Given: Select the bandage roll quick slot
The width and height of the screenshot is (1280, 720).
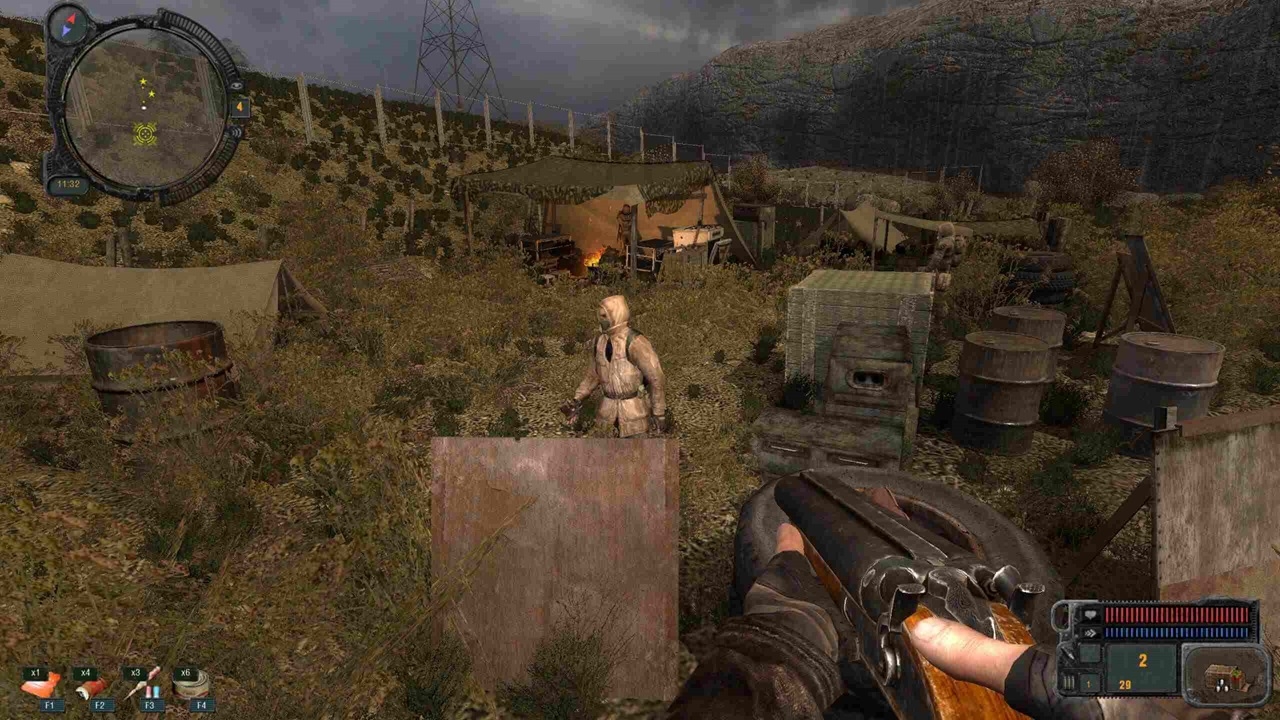Looking at the screenshot, I should (191, 684).
